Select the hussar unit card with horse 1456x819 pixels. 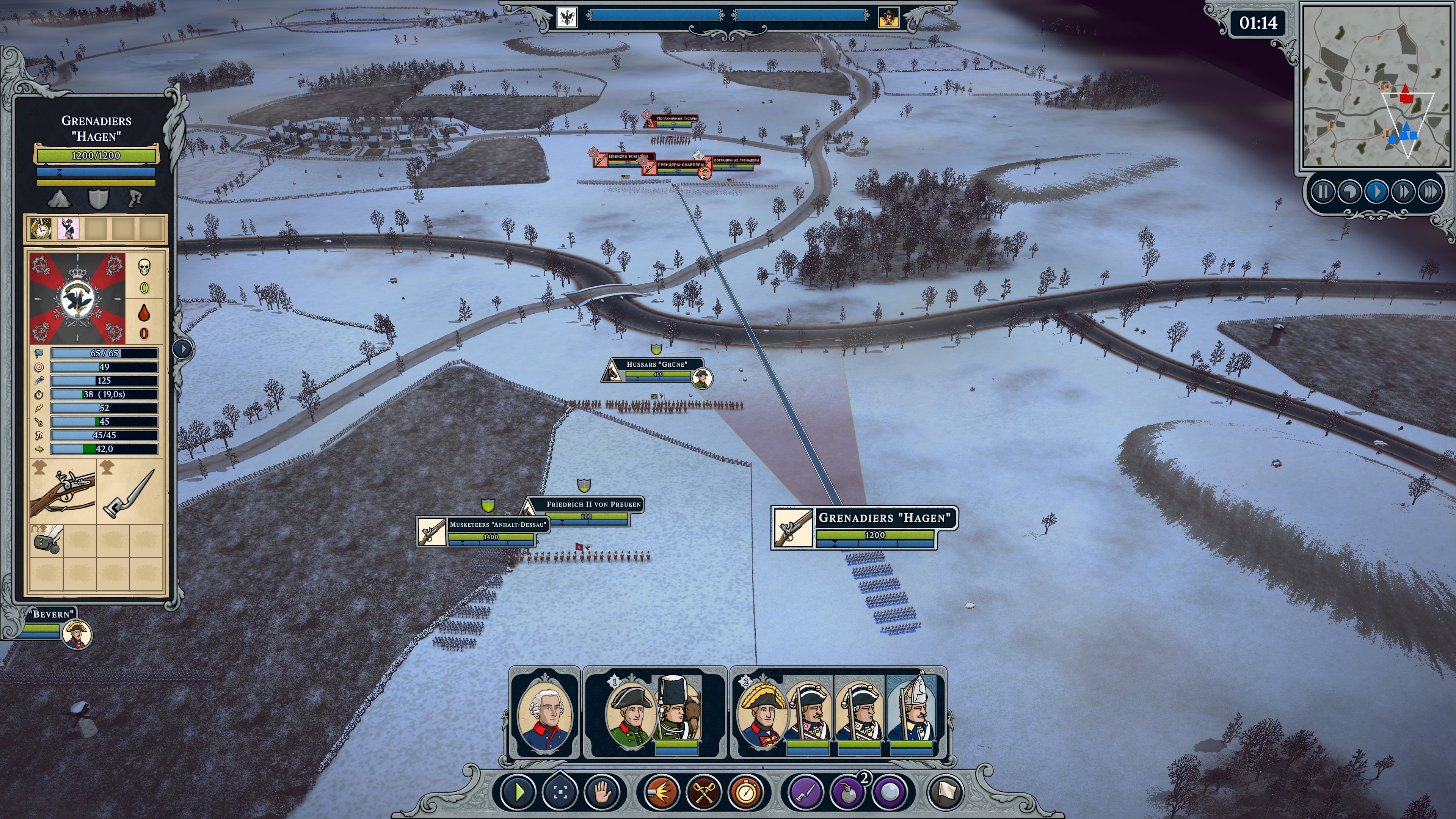point(676,714)
